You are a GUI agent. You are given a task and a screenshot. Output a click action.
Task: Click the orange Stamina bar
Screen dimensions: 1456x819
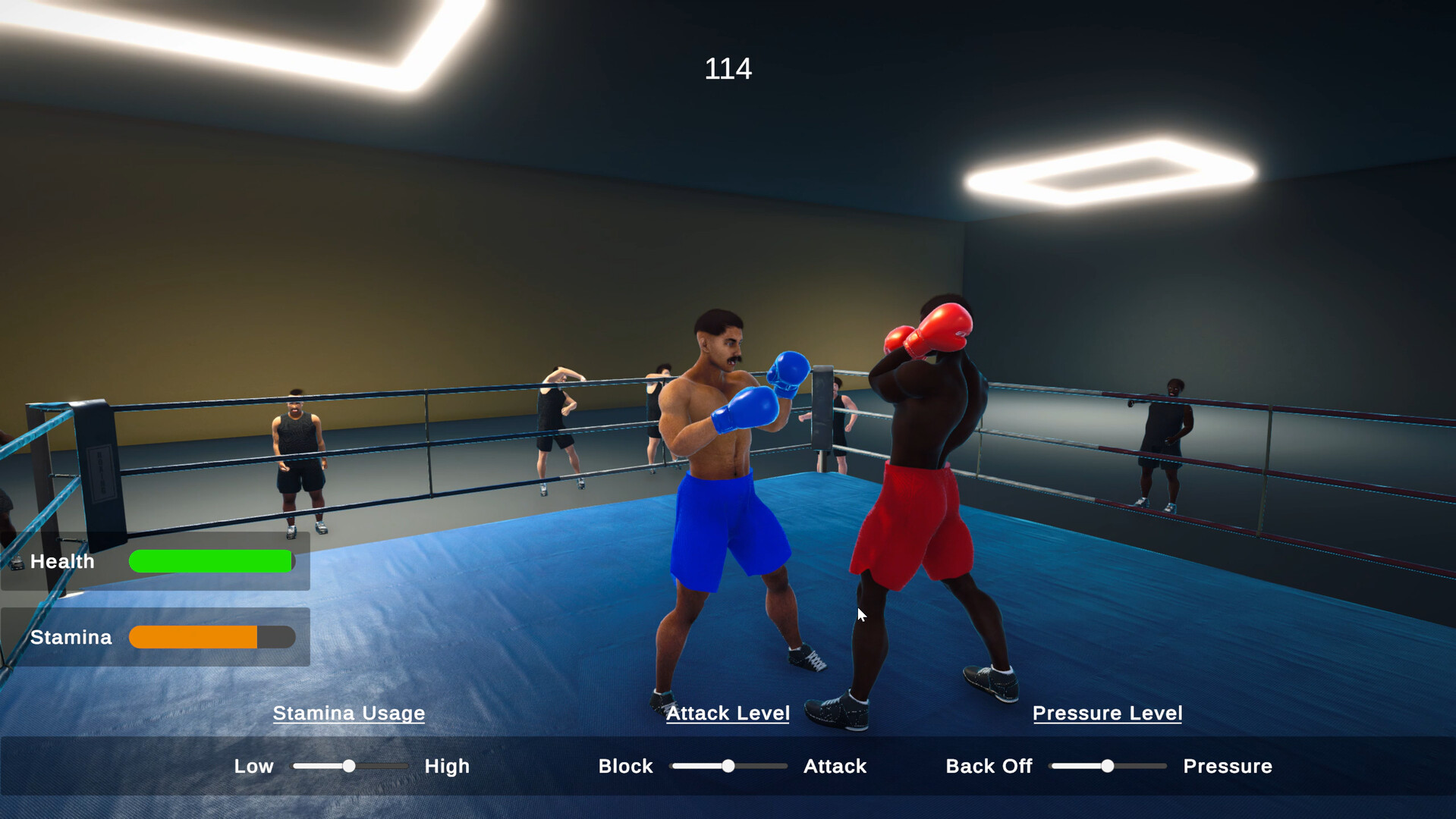(193, 637)
